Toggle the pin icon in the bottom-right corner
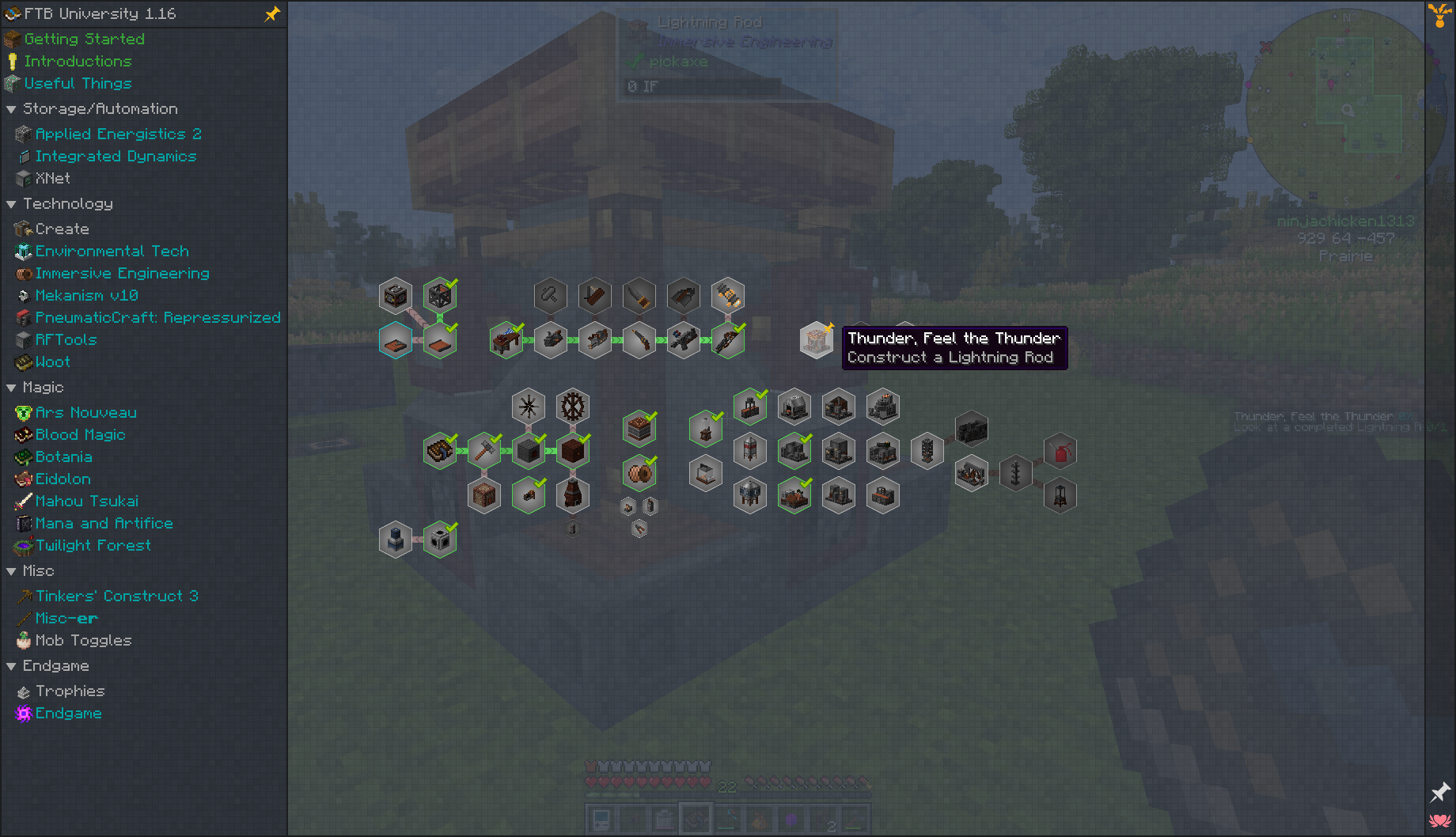 tap(1439, 793)
